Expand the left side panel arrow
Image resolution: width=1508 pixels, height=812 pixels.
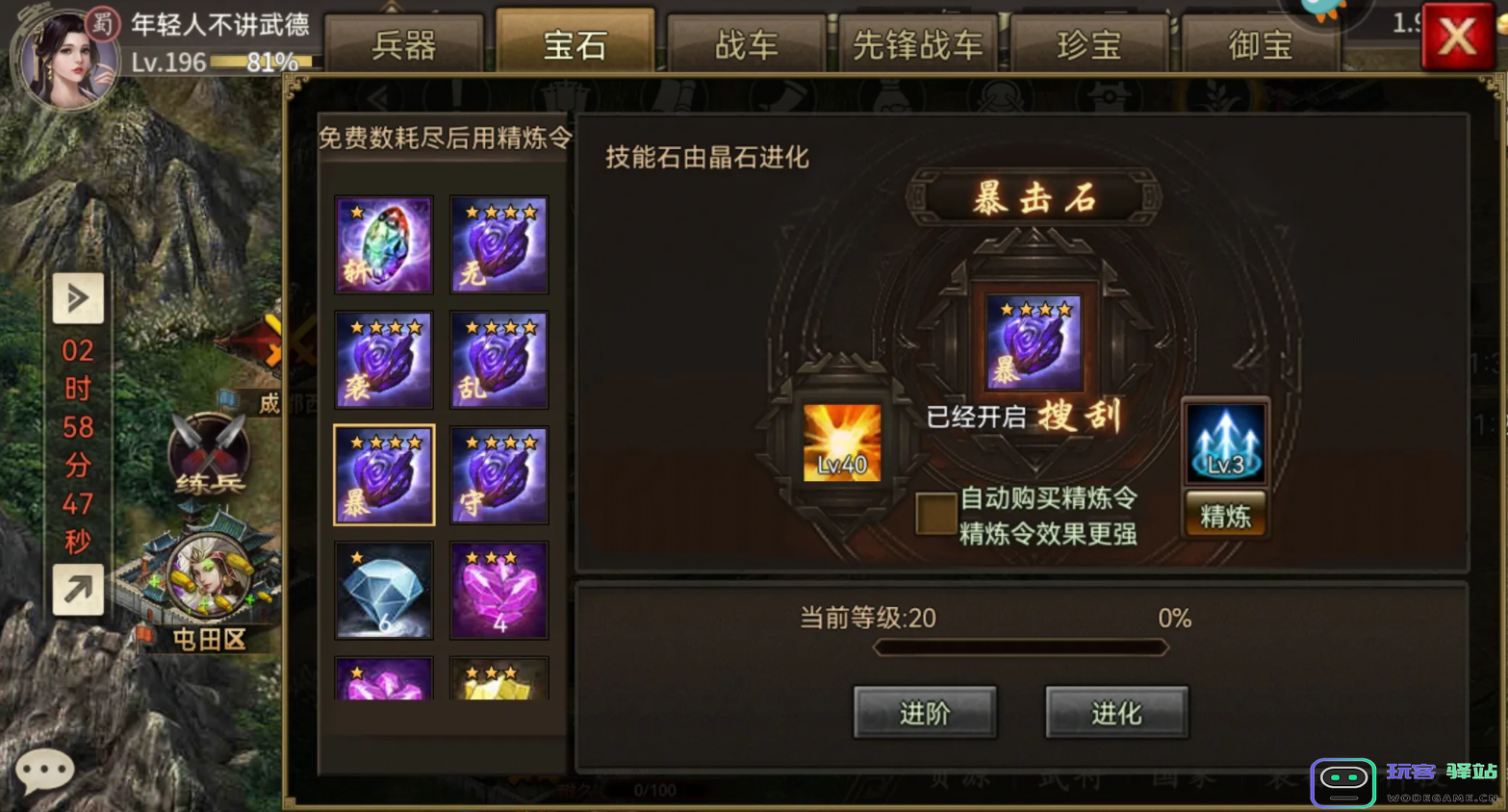77,298
